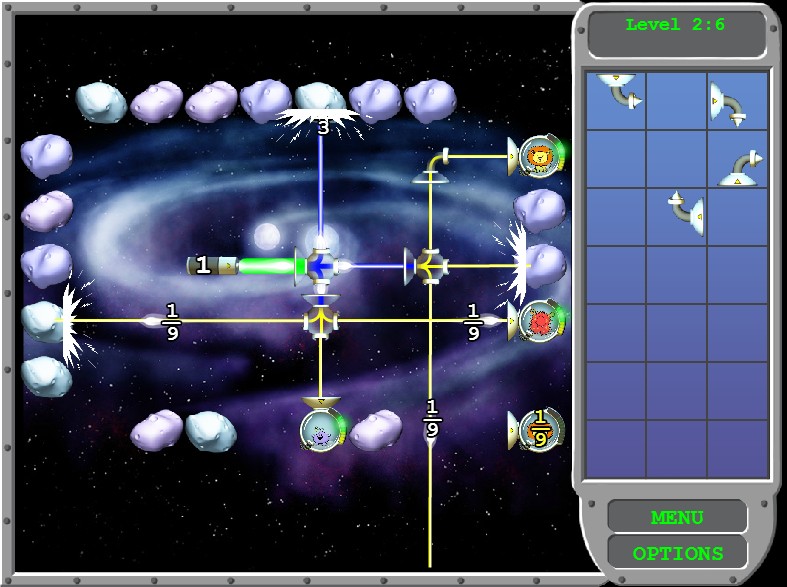Viewport: 787px width, 587px height.
Task: Select bender piece with top dish, right-pointing nozzle
Action: tap(619, 91)
